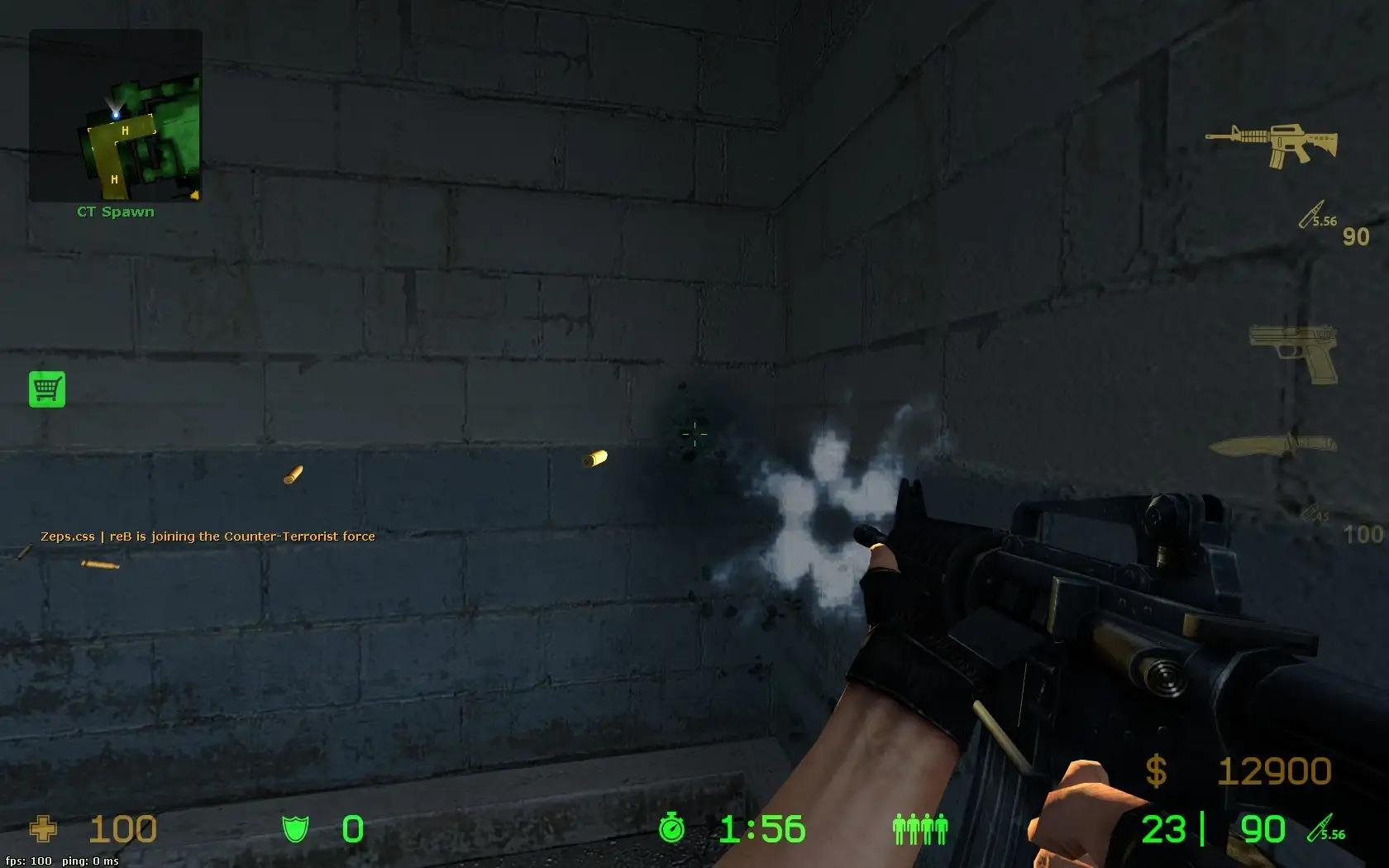Select the pistol weapon icon
This screenshot has height=868, width=1389.
(x=1294, y=352)
